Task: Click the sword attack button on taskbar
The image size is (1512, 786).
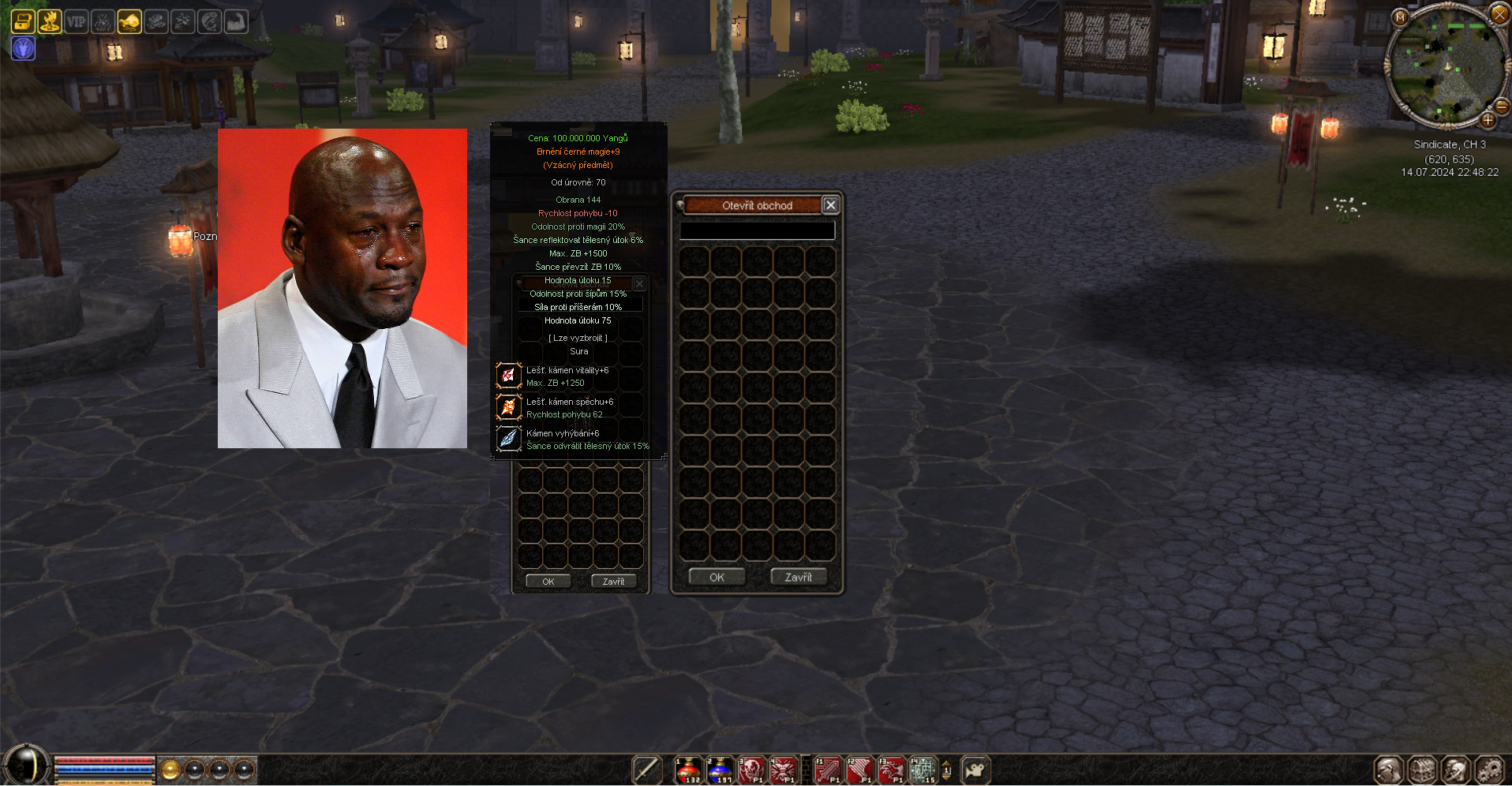Action: [646, 769]
